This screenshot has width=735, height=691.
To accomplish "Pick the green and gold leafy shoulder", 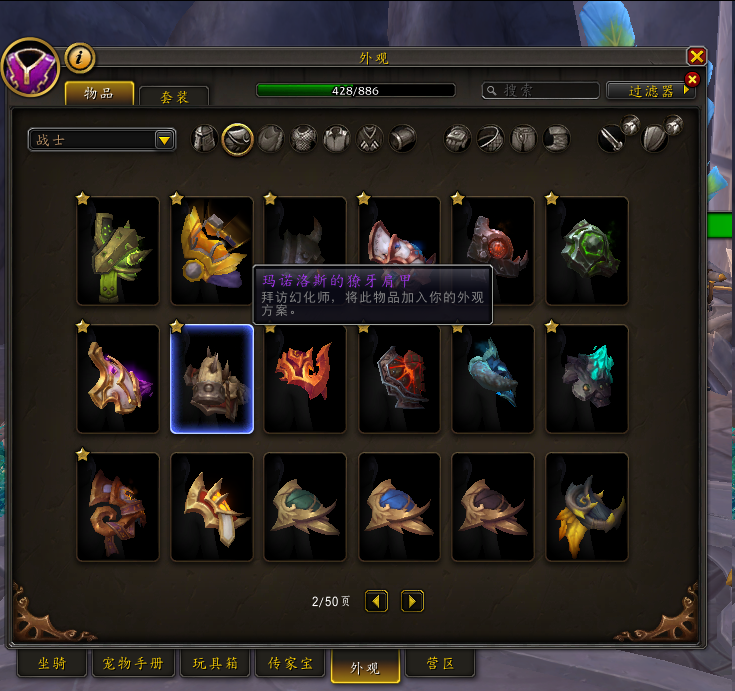I will tap(118, 250).
